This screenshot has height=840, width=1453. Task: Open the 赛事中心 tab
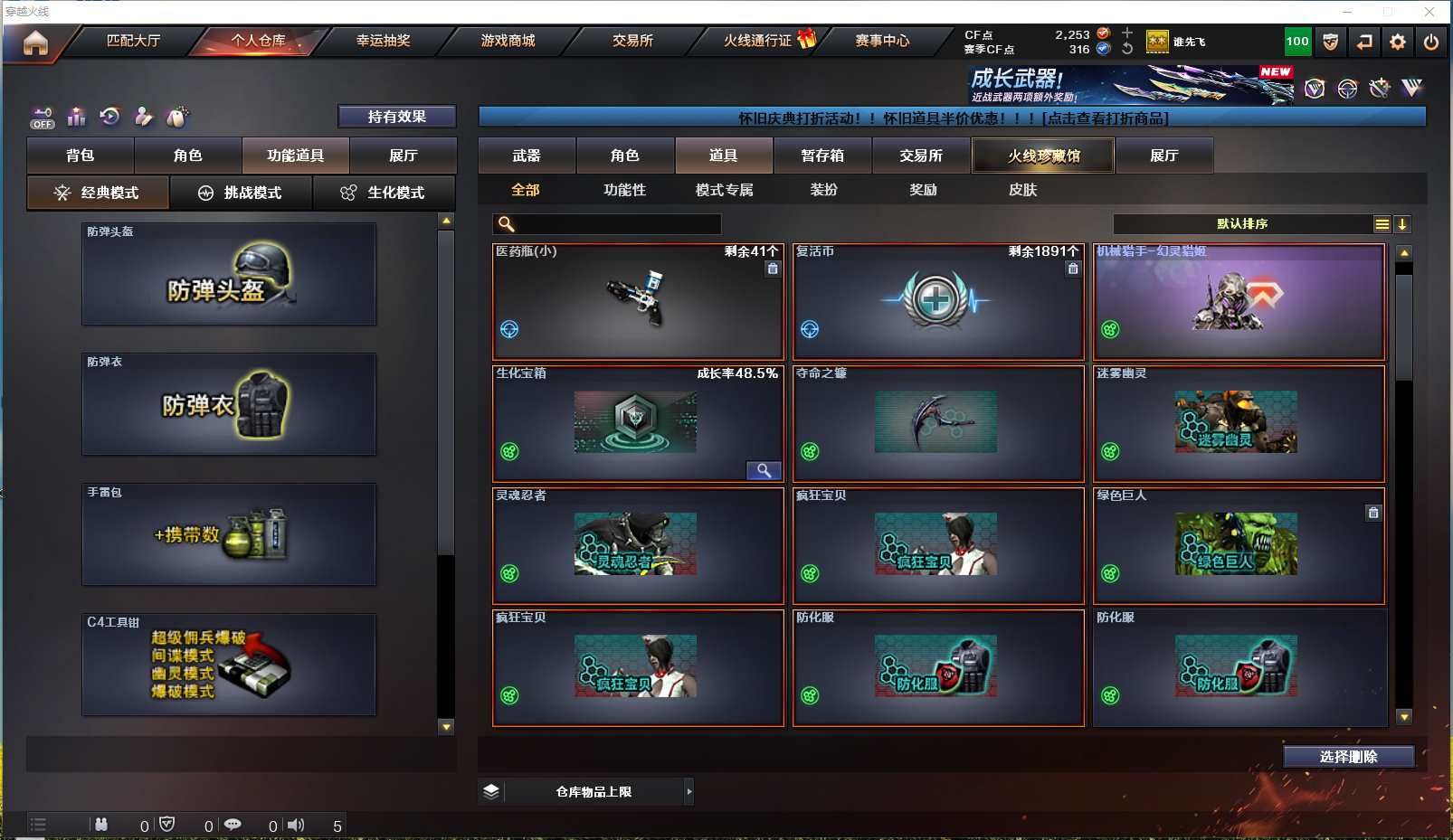882,41
